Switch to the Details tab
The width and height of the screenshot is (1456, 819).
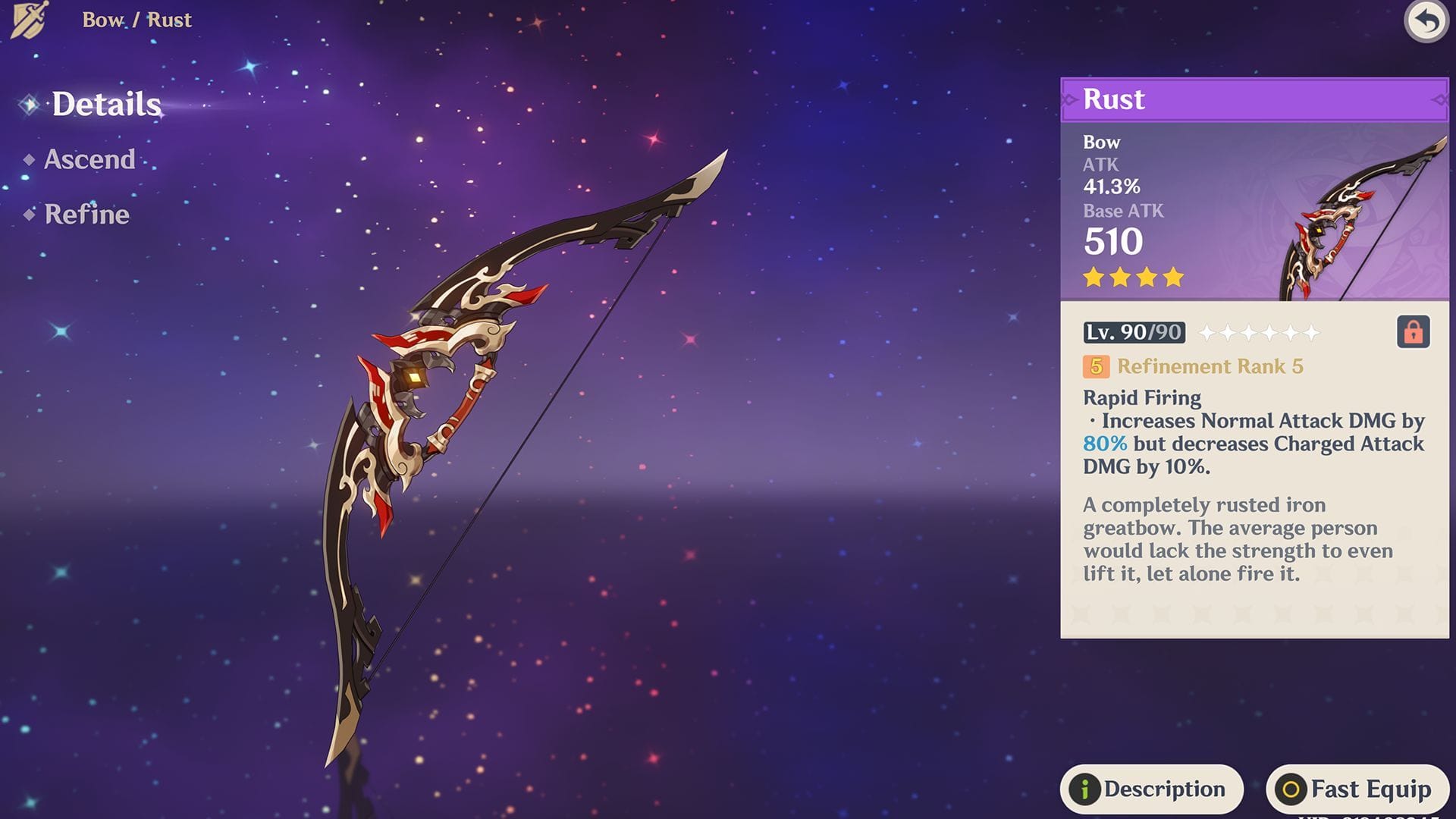106,105
